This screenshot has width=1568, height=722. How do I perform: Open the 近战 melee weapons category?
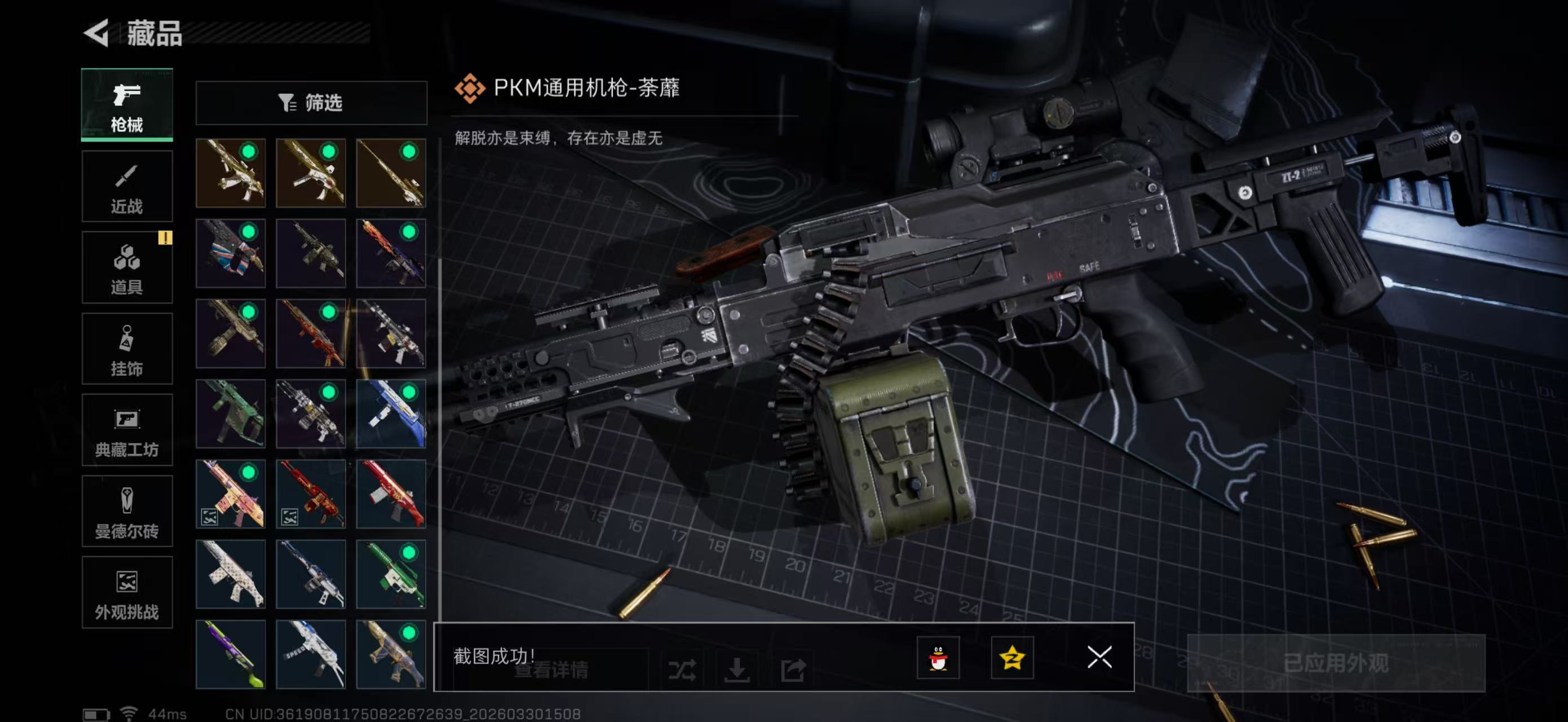point(127,186)
